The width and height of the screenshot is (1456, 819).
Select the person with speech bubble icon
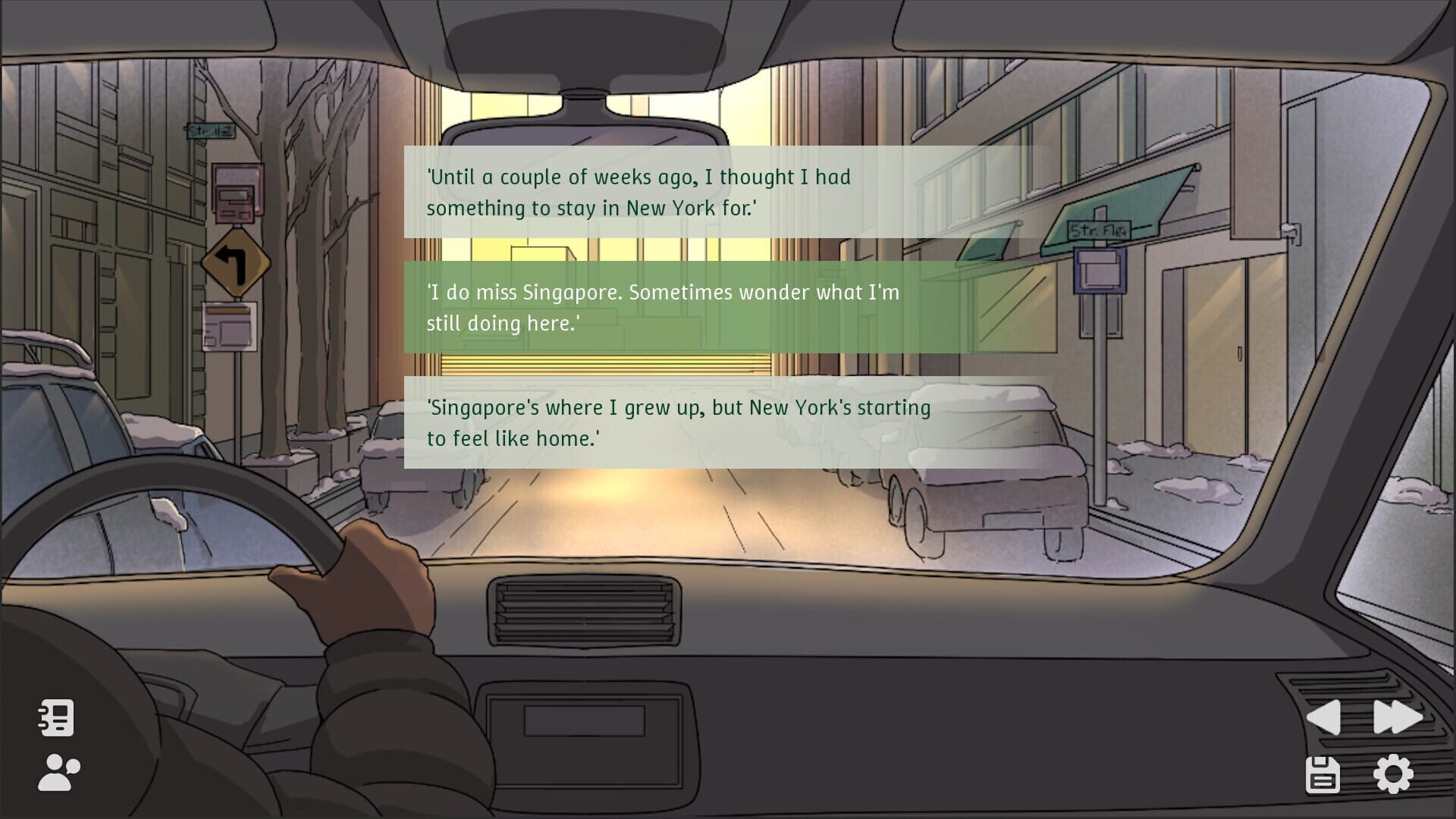click(56, 773)
